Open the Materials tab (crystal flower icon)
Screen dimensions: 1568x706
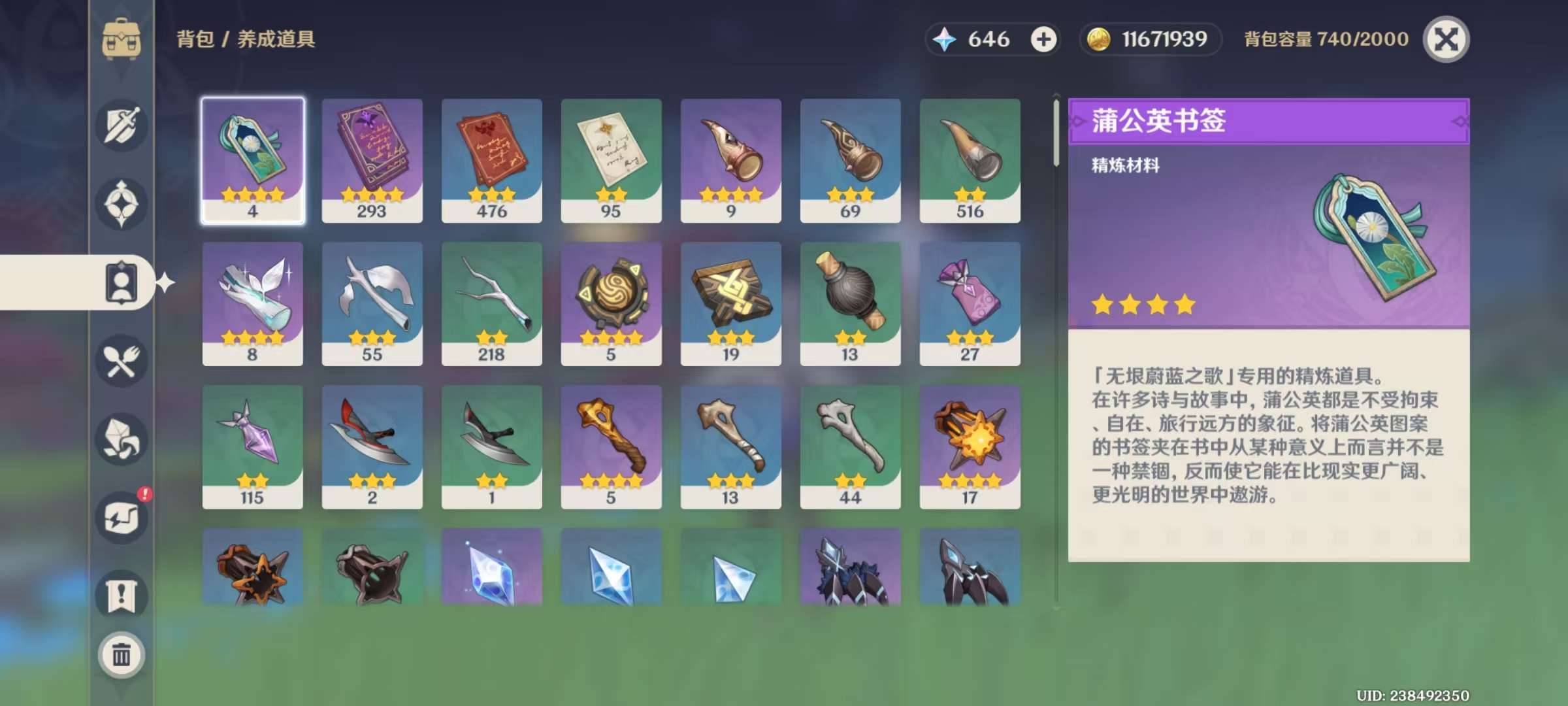122,439
